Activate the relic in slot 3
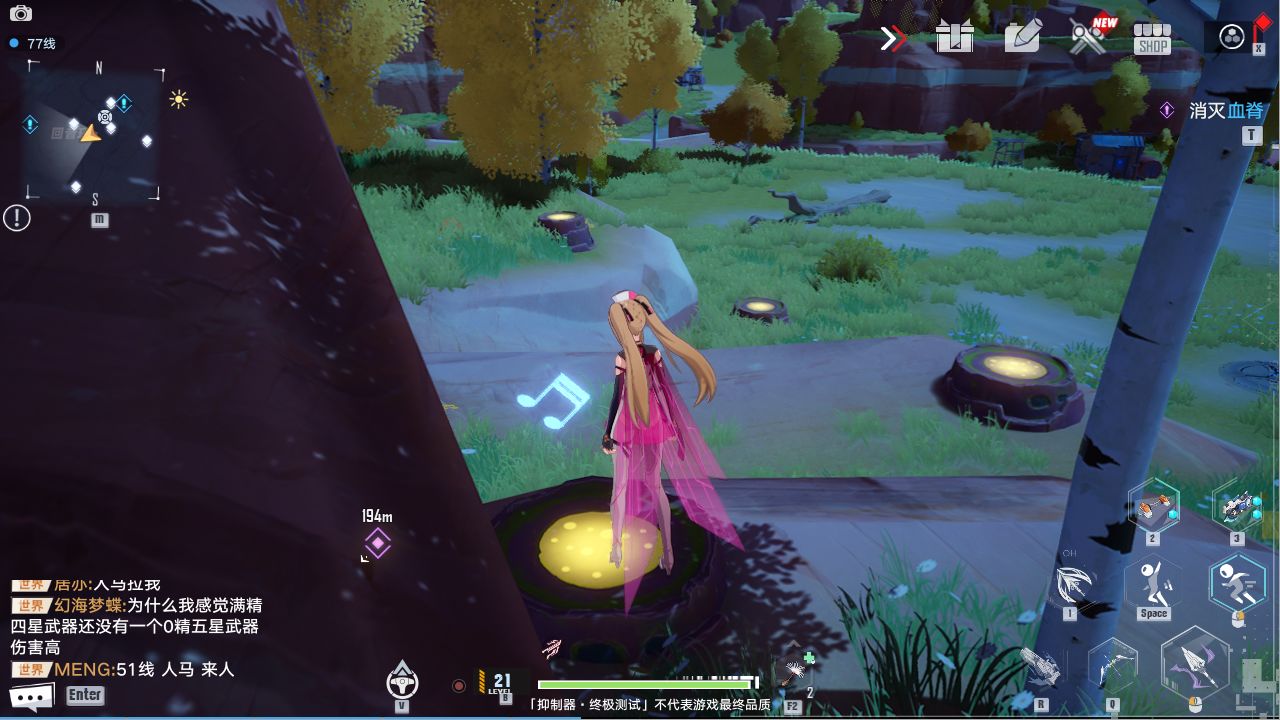Screen dimensions: 1280x720 point(1237,507)
